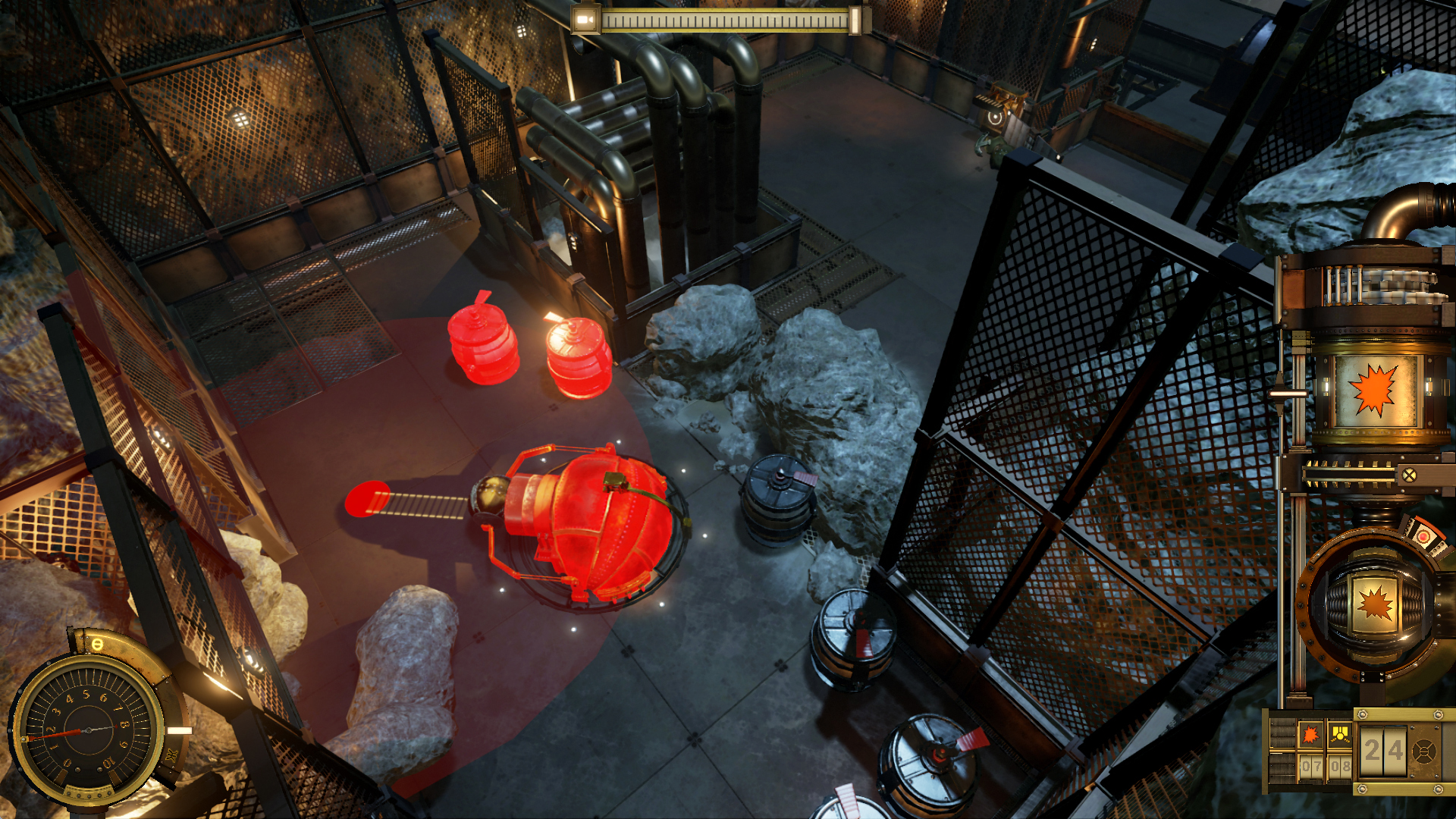Click the explosion symbol inside the circular scope viewer

tap(1374, 602)
